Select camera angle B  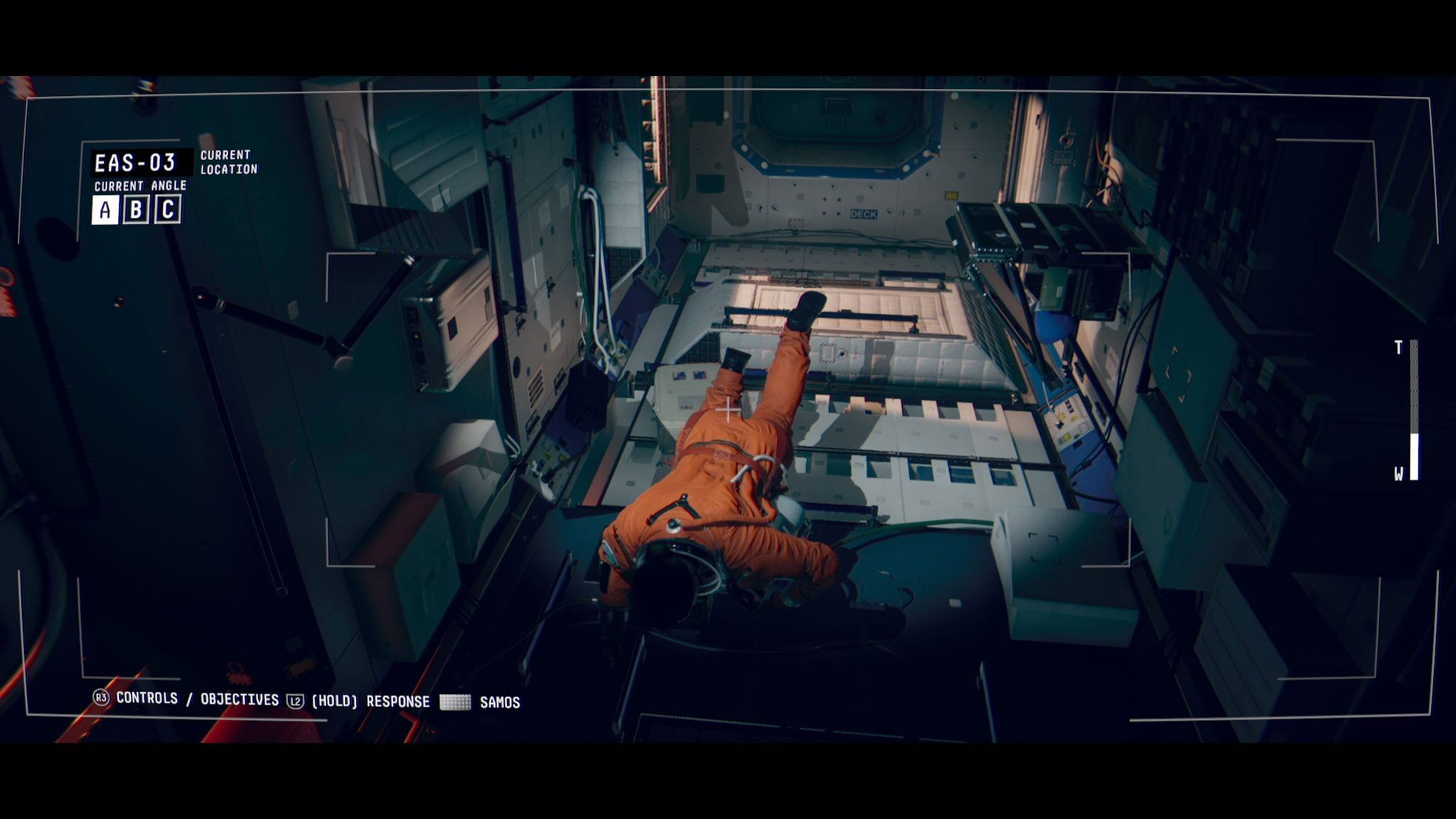coord(136,210)
